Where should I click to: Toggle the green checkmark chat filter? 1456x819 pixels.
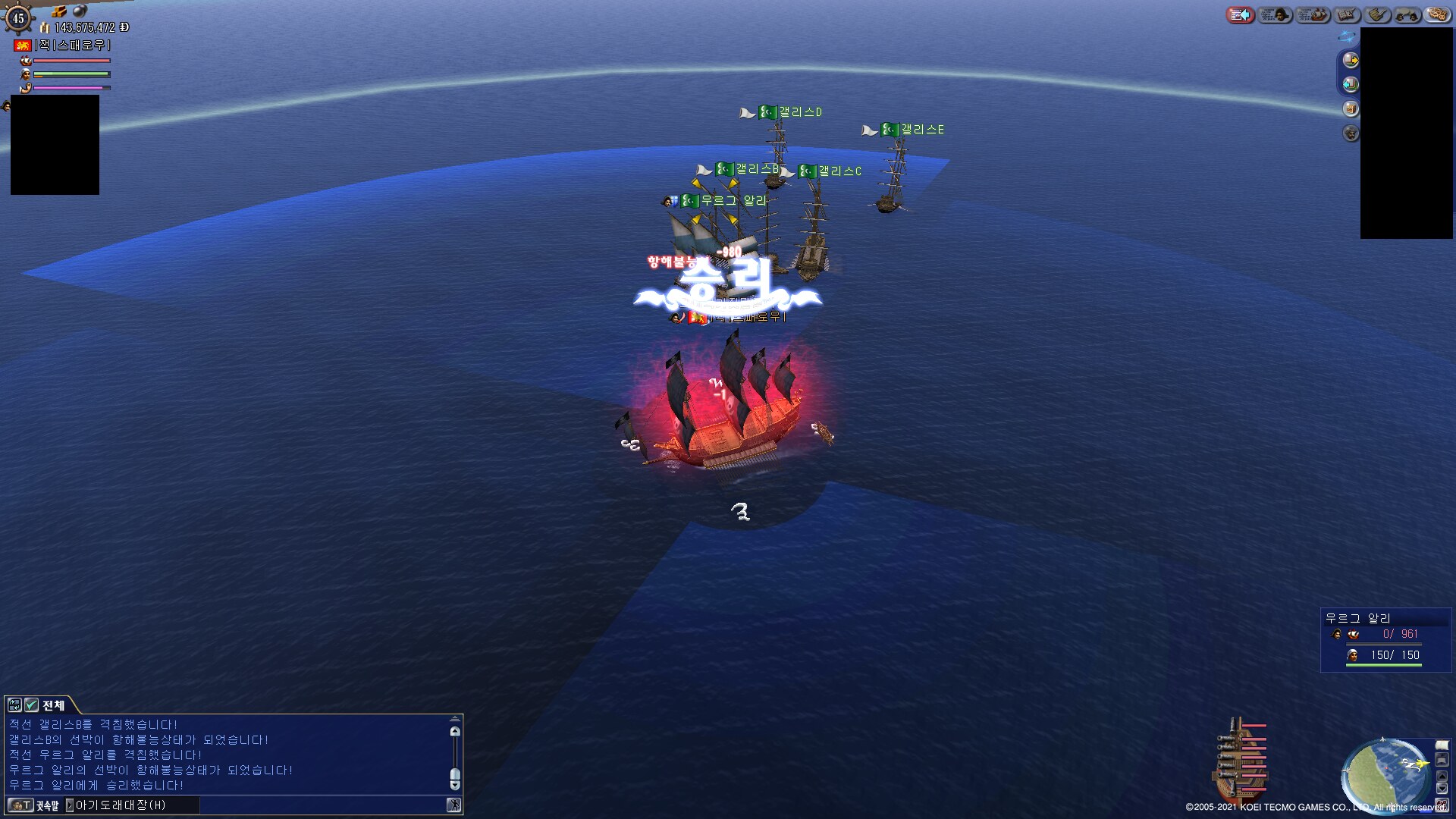(x=31, y=705)
